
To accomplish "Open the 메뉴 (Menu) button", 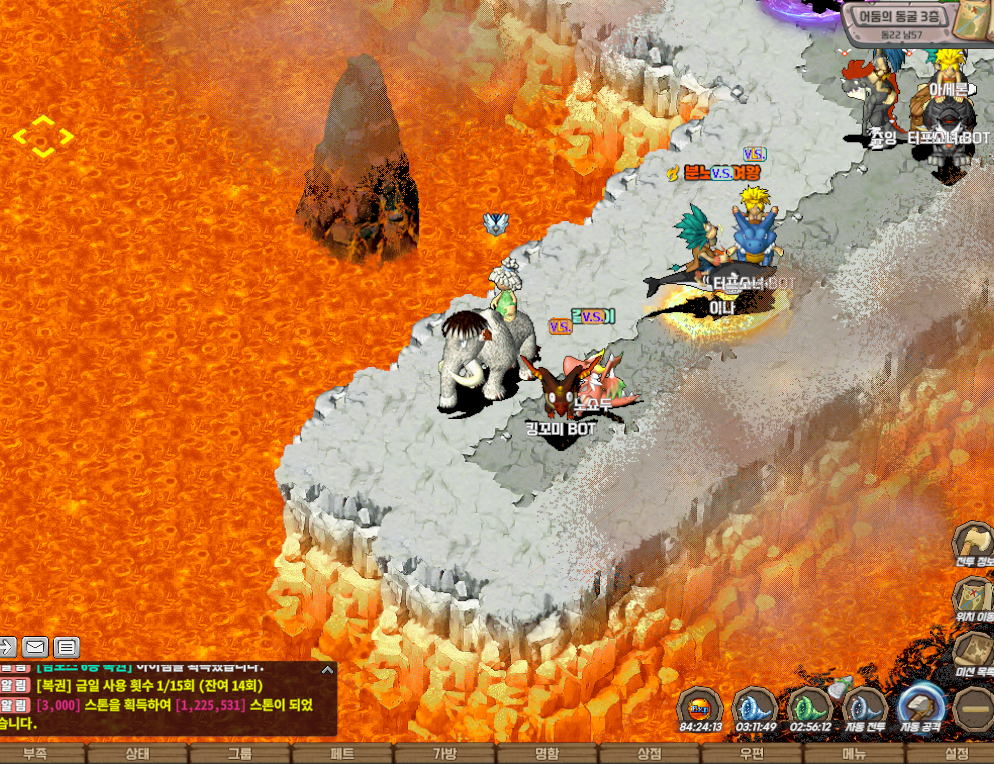I will 854,754.
